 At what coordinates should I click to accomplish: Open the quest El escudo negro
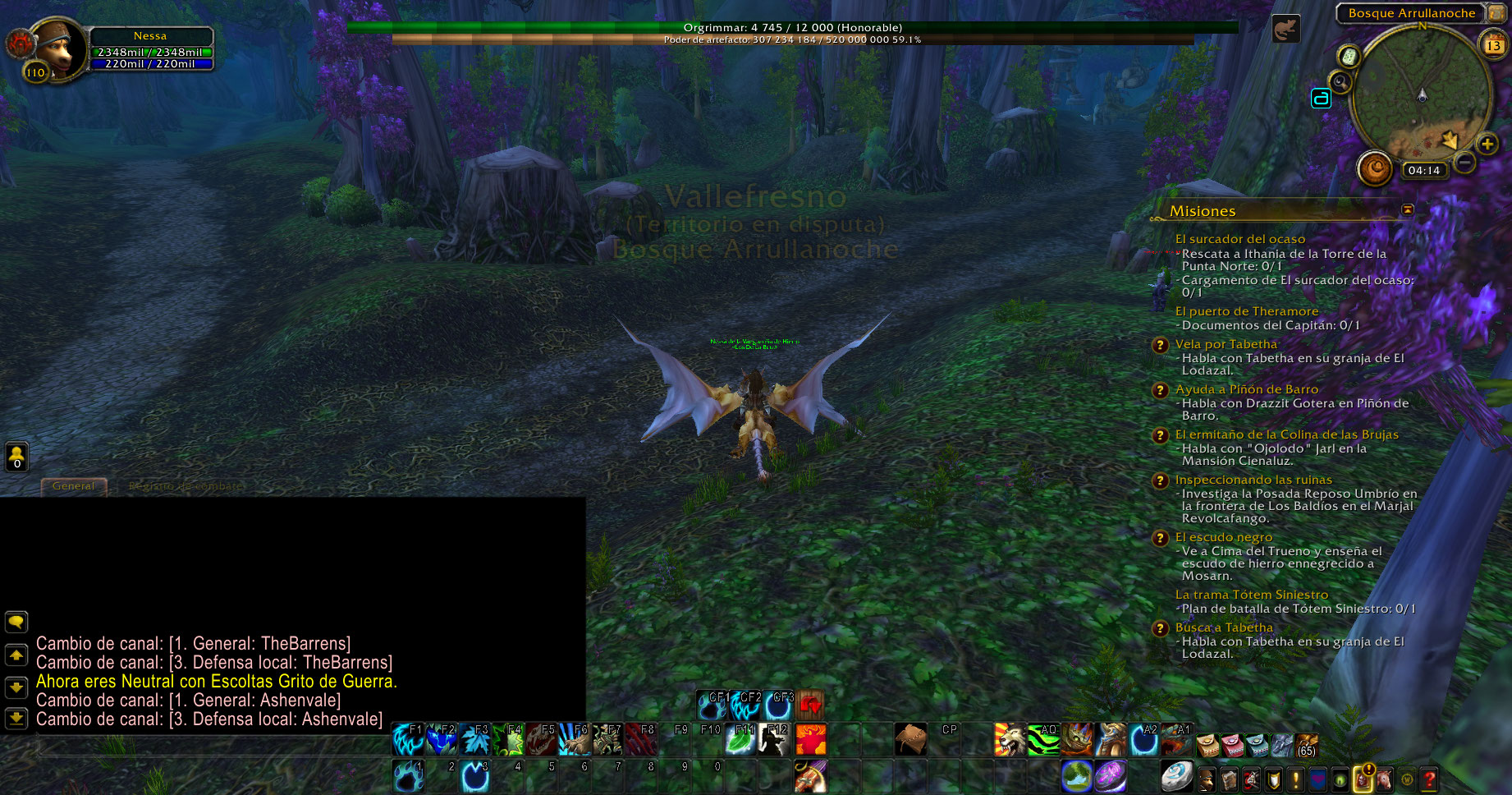point(1223,537)
